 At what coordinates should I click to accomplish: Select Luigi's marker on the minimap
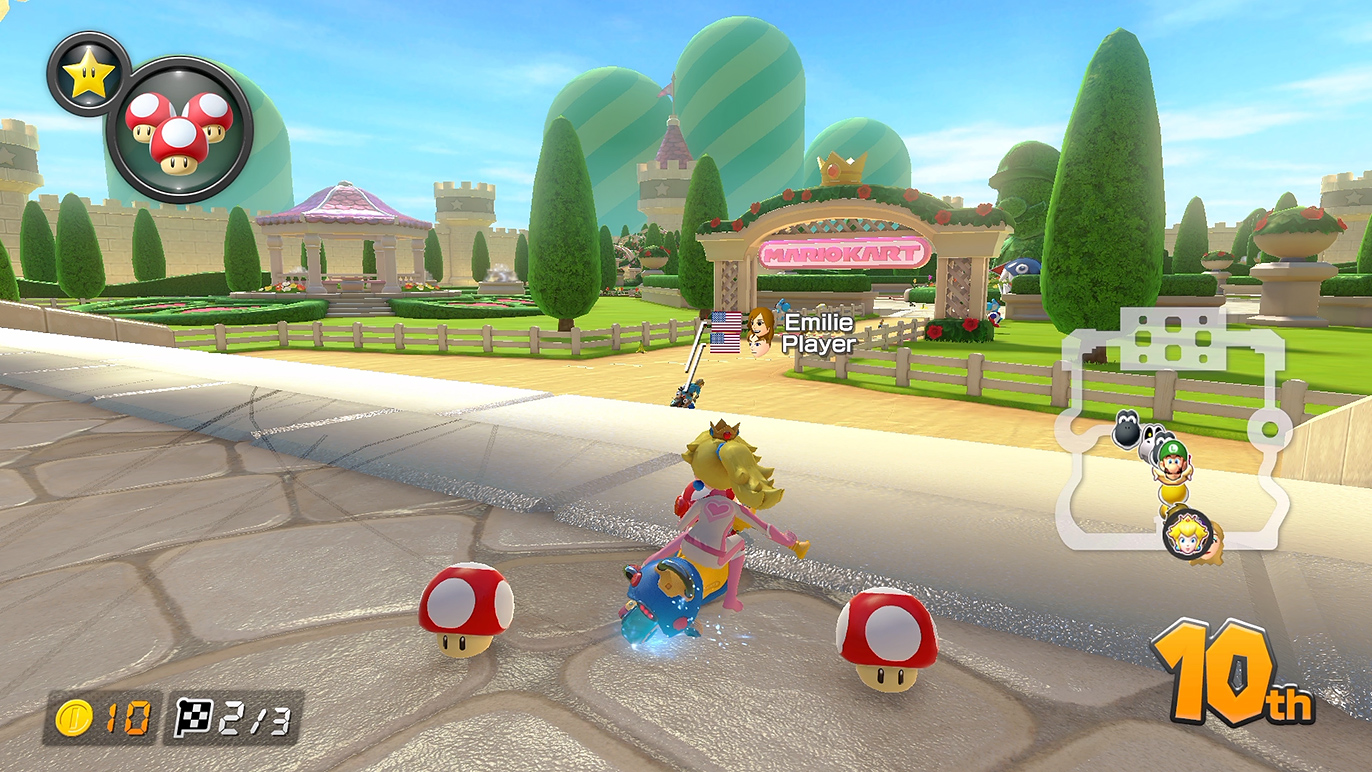[1173, 455]
